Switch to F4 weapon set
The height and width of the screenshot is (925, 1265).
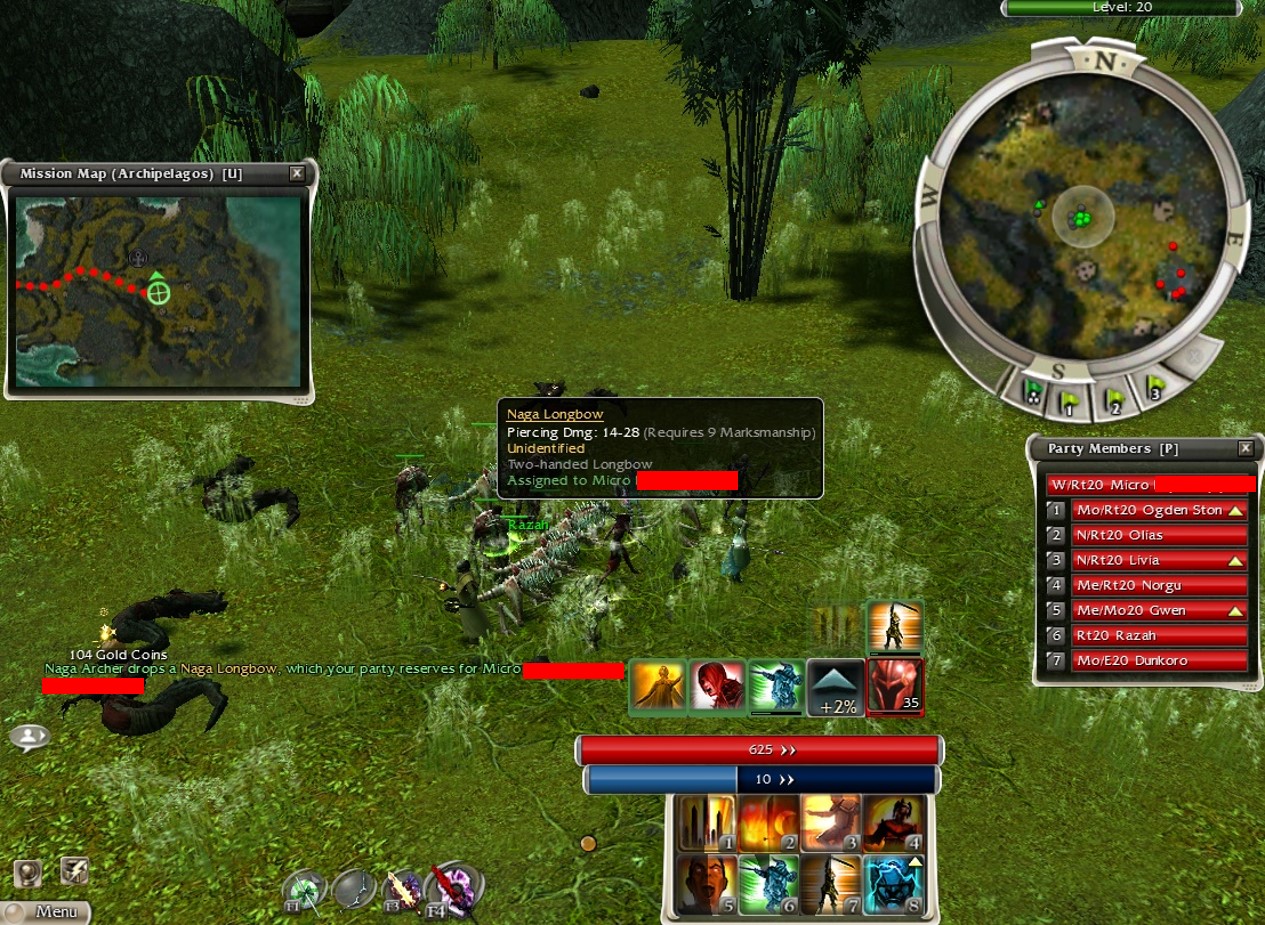click(x=452, y=889)
